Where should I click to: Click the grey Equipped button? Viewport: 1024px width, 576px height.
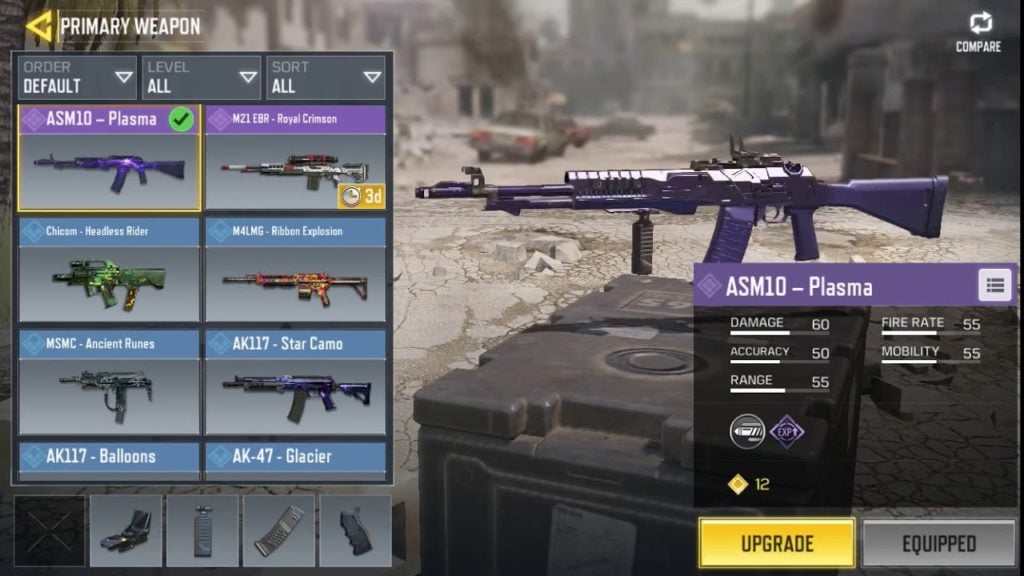(938, 544)
